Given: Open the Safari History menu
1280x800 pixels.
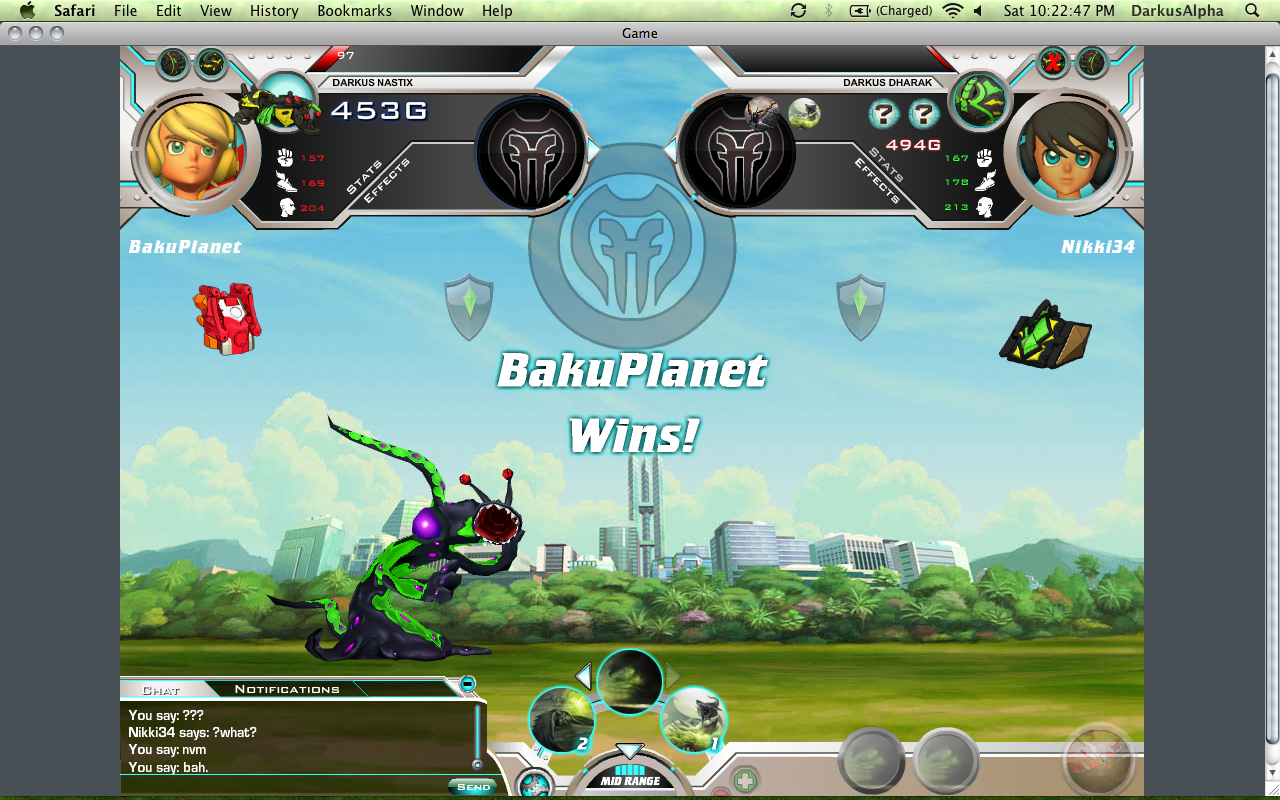Looking at the screenshot, I should pyautogui.click(x=274, y=11).
